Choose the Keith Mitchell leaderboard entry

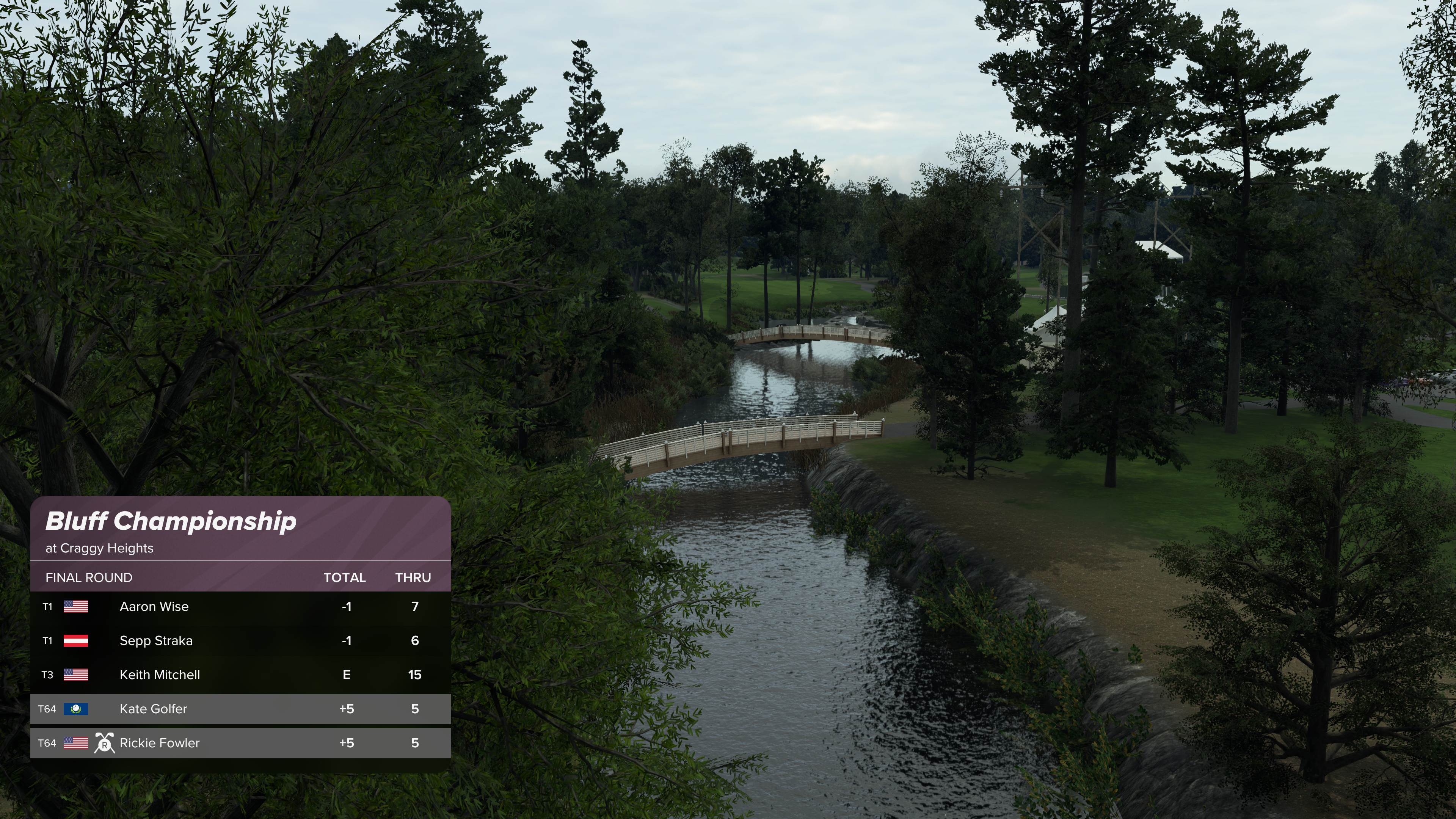[x=240, y=674]
